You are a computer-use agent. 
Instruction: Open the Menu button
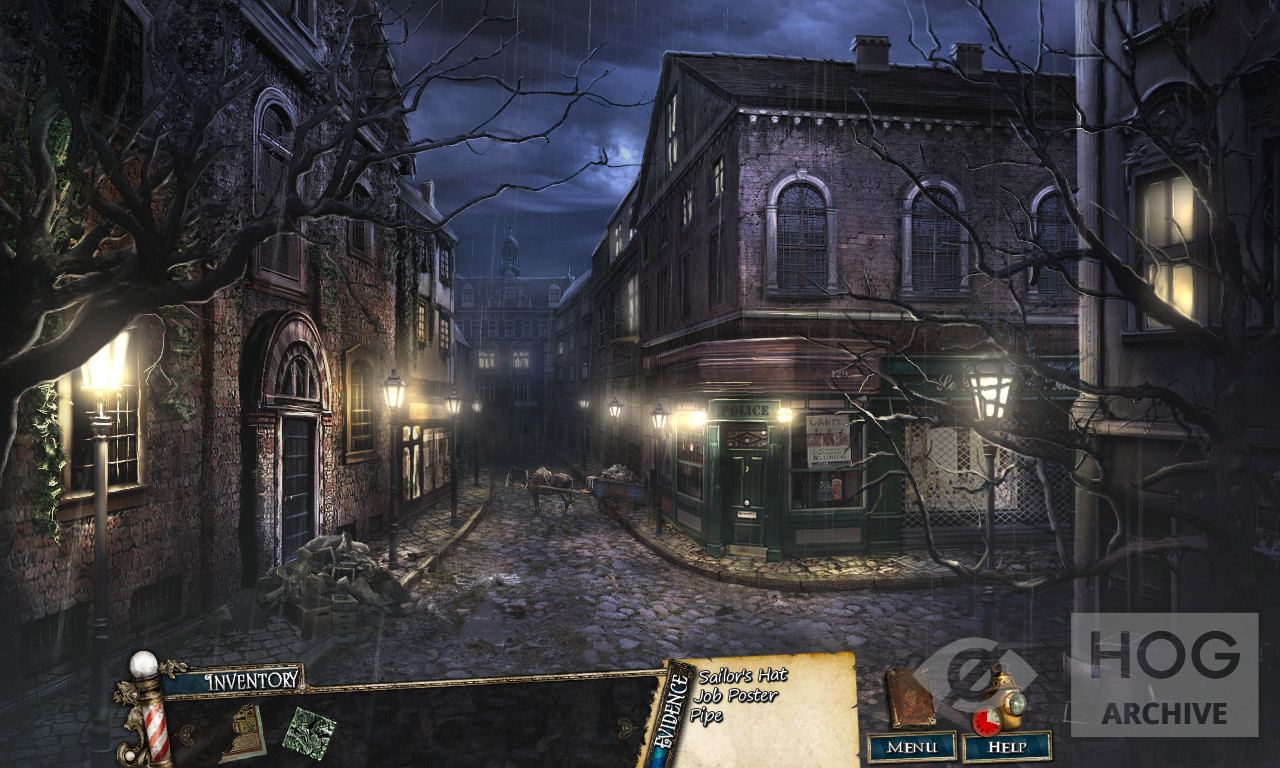912,746
